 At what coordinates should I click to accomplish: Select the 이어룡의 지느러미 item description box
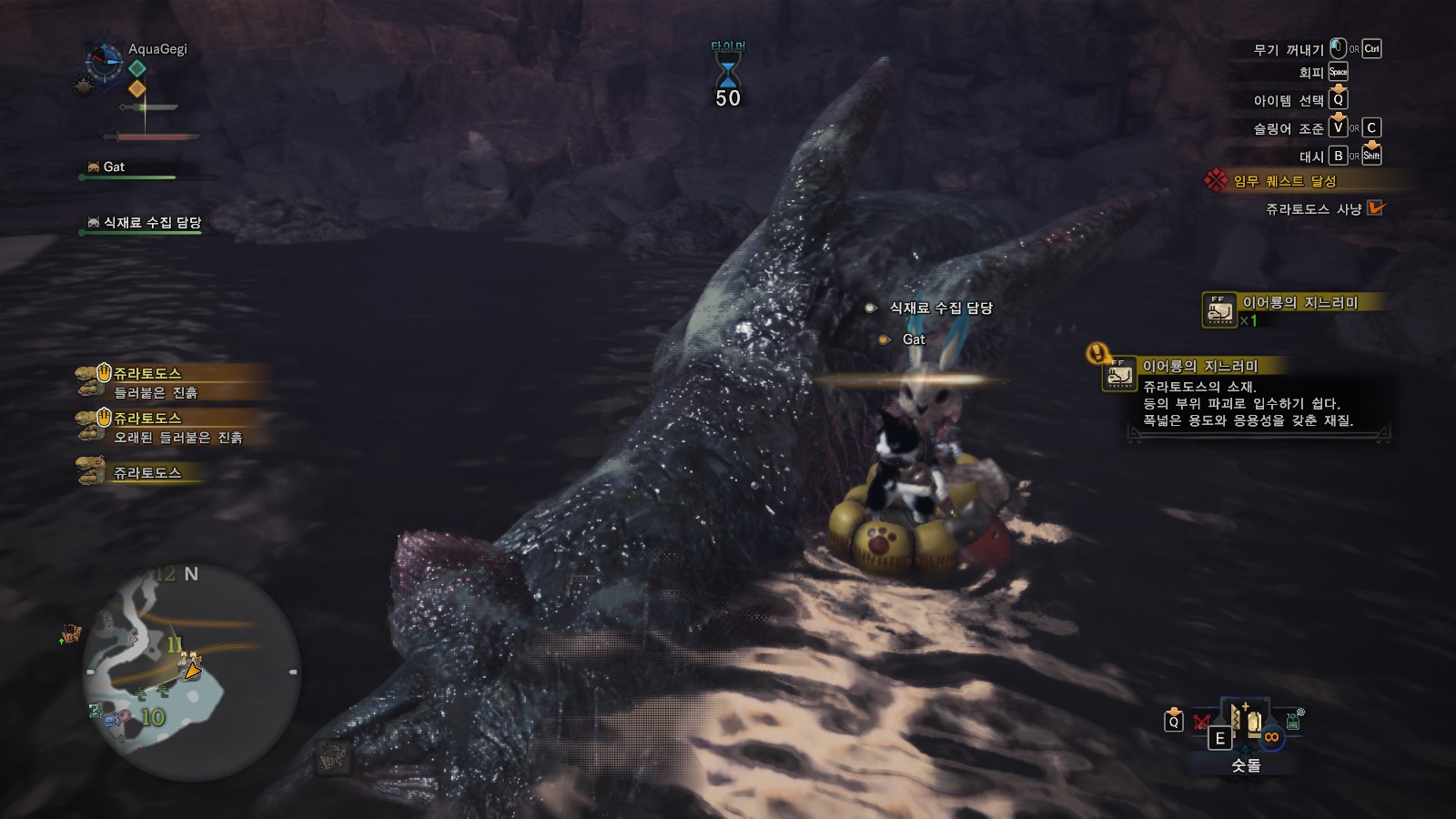[1248, 393]
